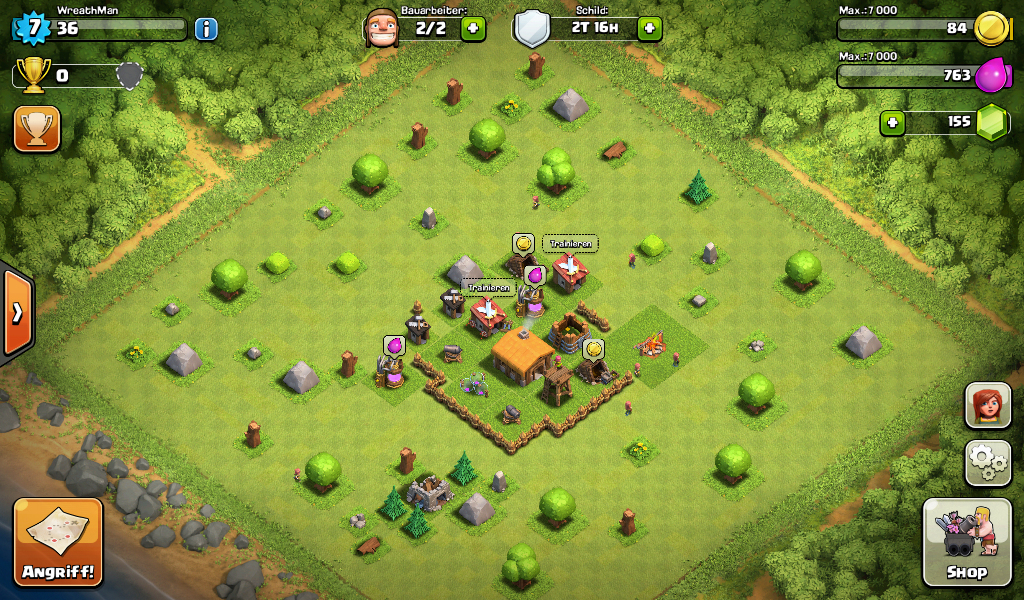The height and width of the screenshot is (600, 1024).
Task: Open the Shop
Action: coord(966,543)
